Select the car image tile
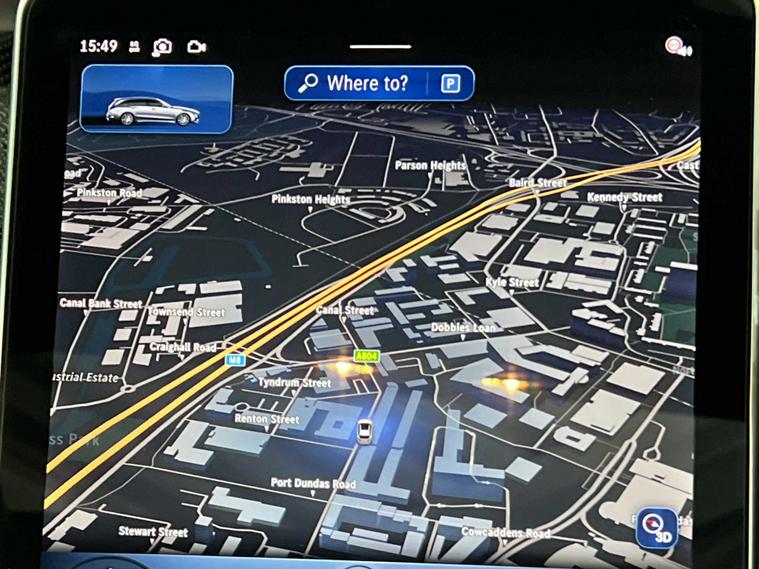 [157, 100]
